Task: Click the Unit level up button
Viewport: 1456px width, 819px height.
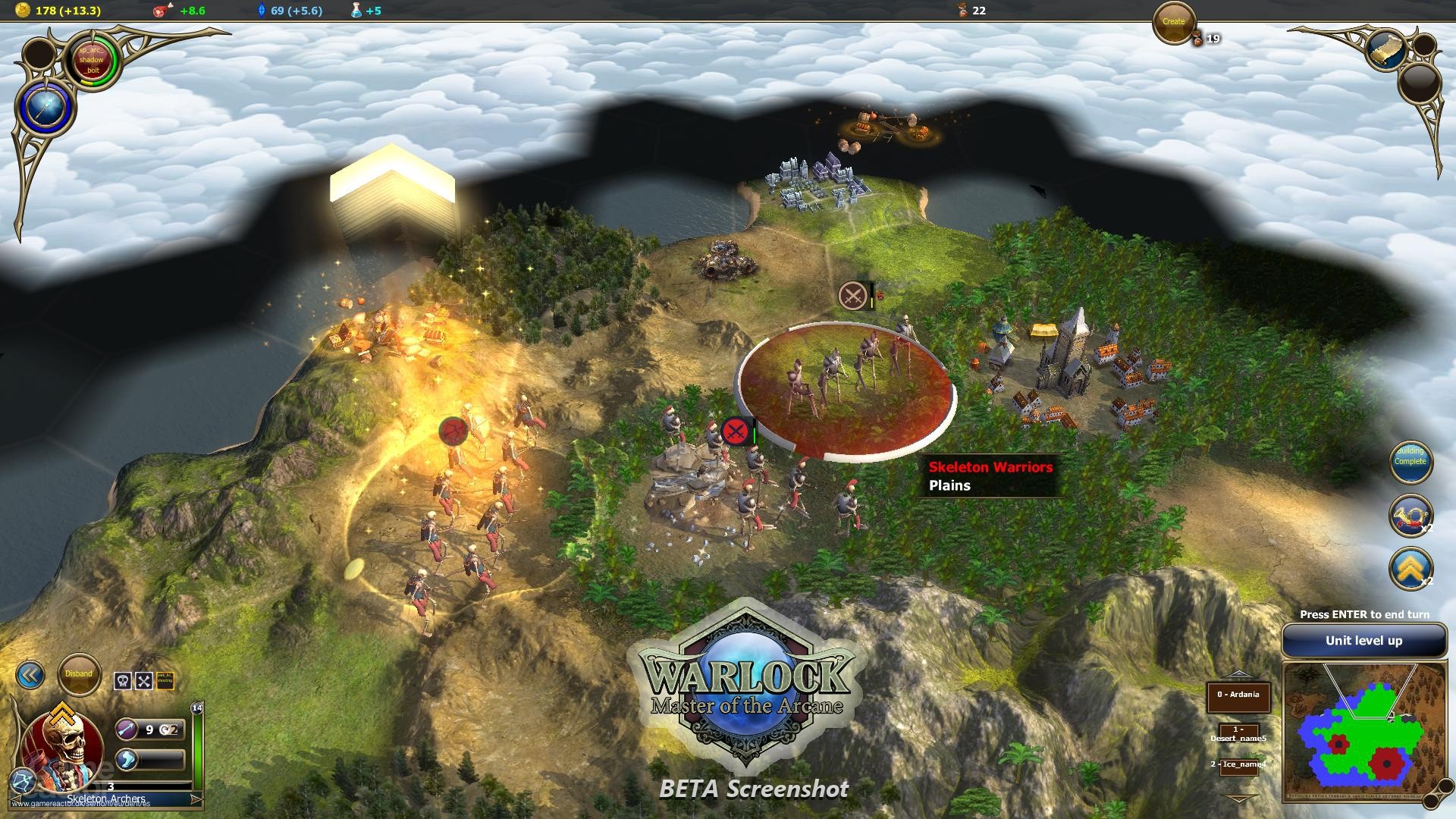Action: click(x=1363, y=641)
